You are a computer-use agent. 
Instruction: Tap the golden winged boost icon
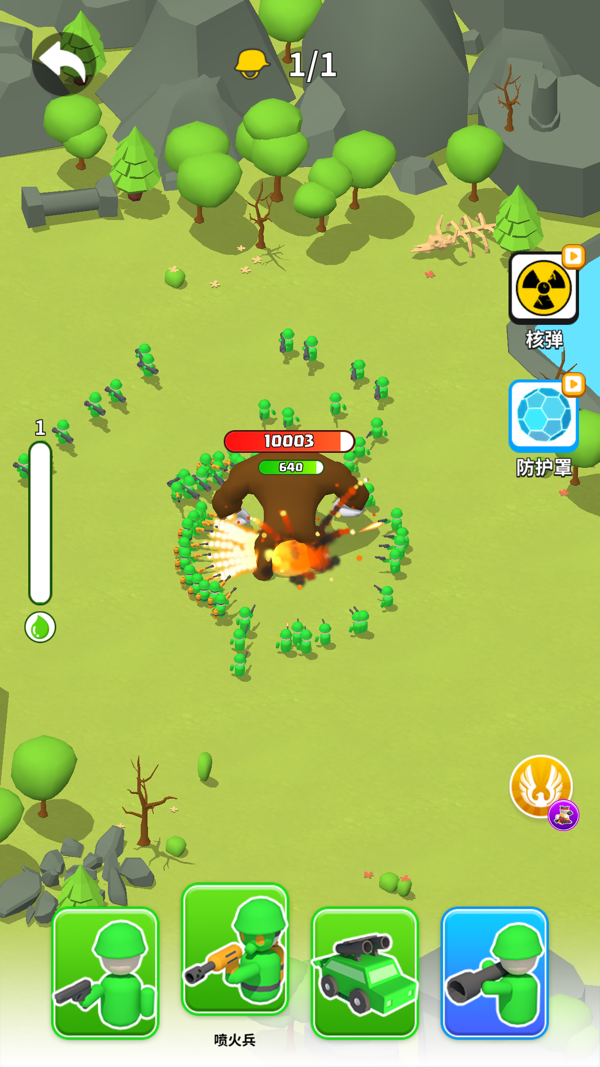coord(540,786)
